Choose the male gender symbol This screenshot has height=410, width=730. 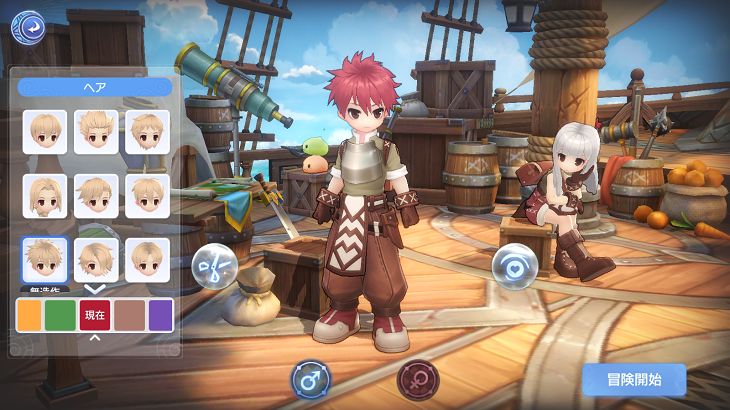(311, 380)
